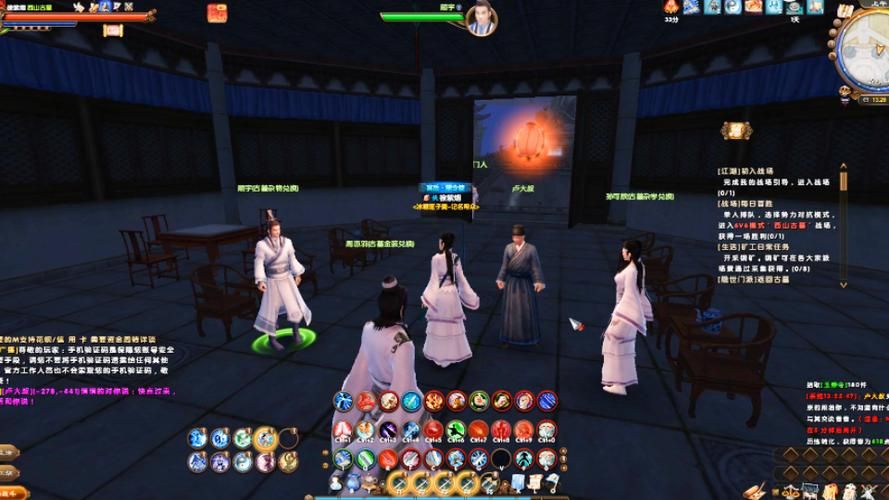Select the gold-highlighted skill in the left skill cluster
This screenshot has width=889, height=500.
[x=265, y=438]
